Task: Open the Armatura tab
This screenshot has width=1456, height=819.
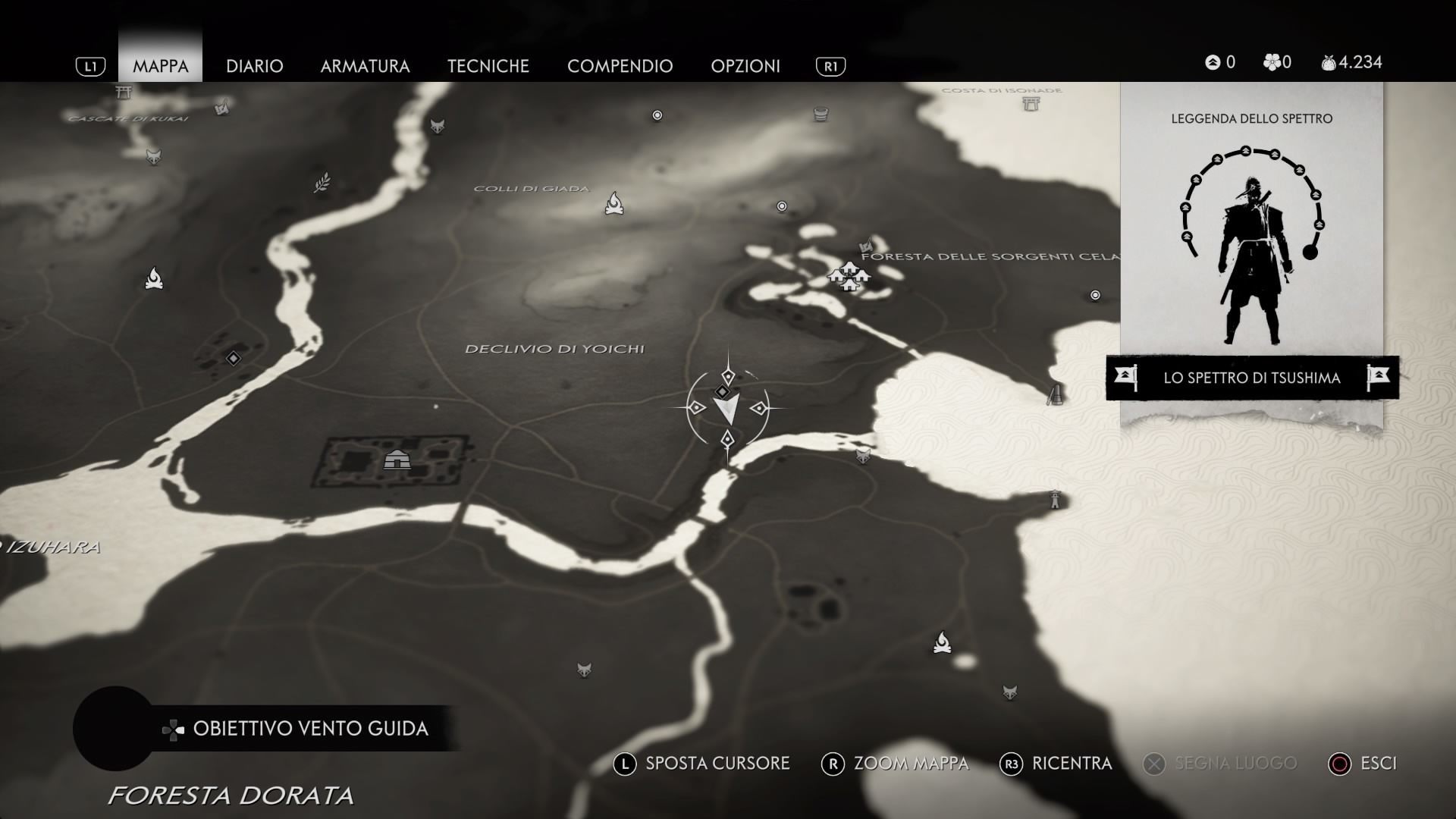Action: tap(365, 66)
